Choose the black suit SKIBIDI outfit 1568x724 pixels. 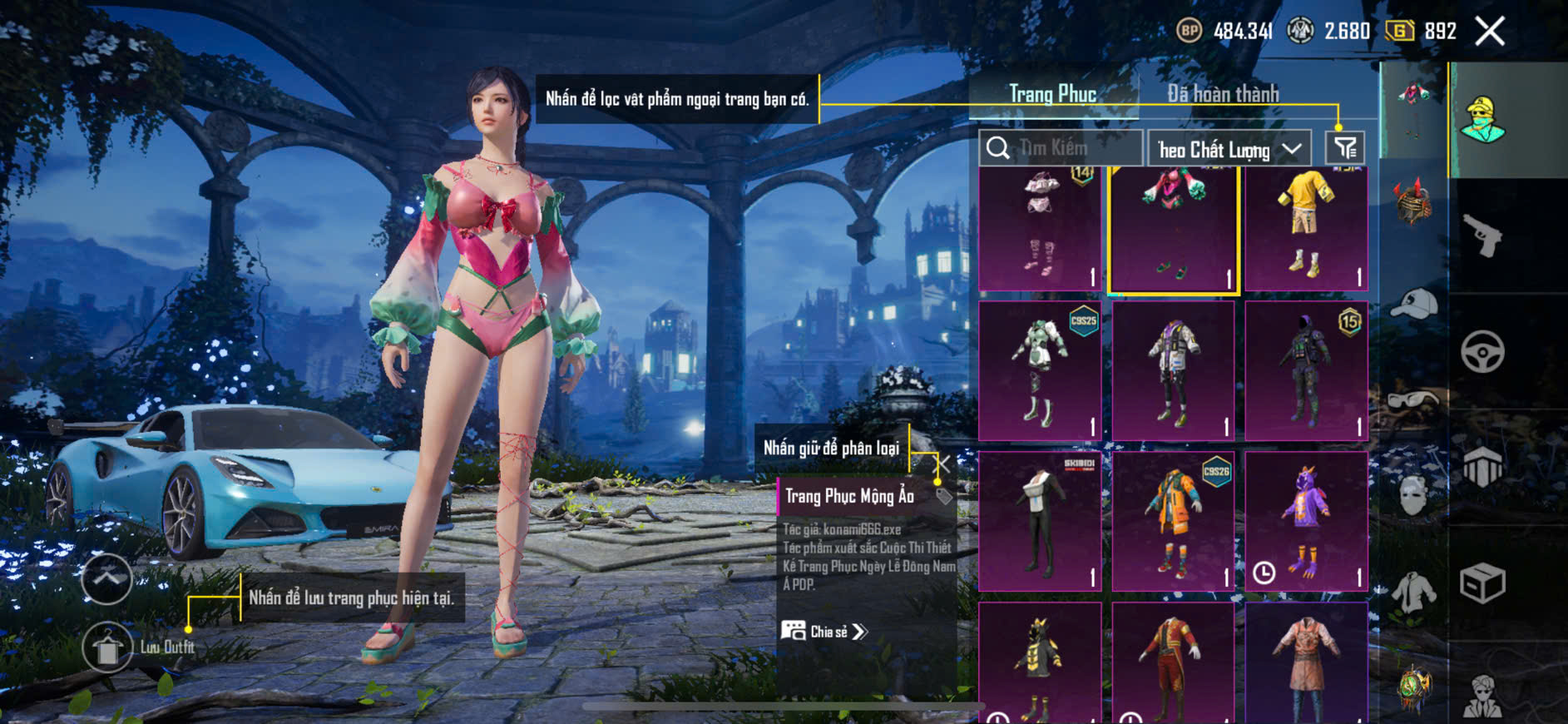pyautogui.click(x=1040, y=521)
